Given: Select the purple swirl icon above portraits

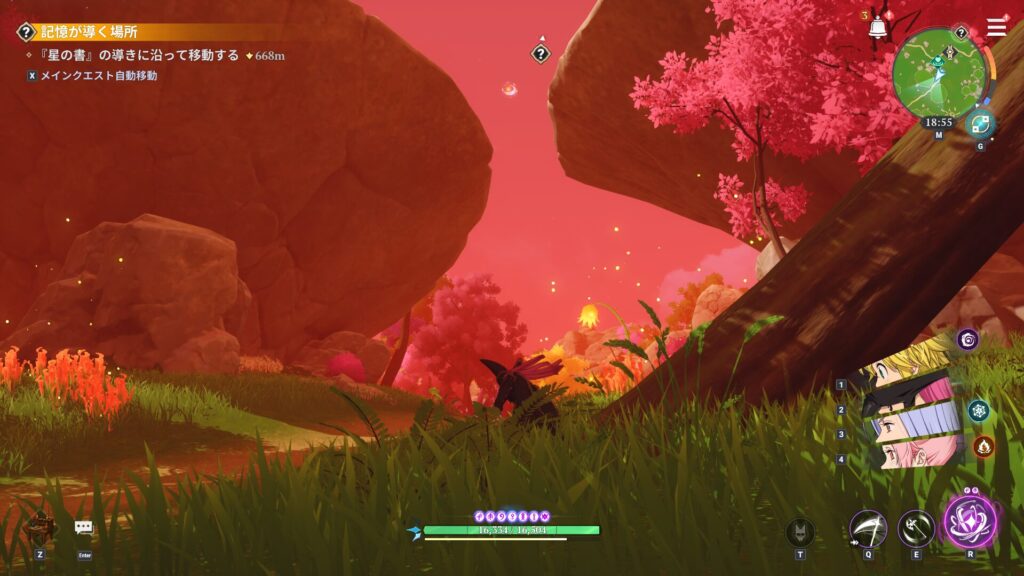Looking at the screenshot, I should [967, 339].
